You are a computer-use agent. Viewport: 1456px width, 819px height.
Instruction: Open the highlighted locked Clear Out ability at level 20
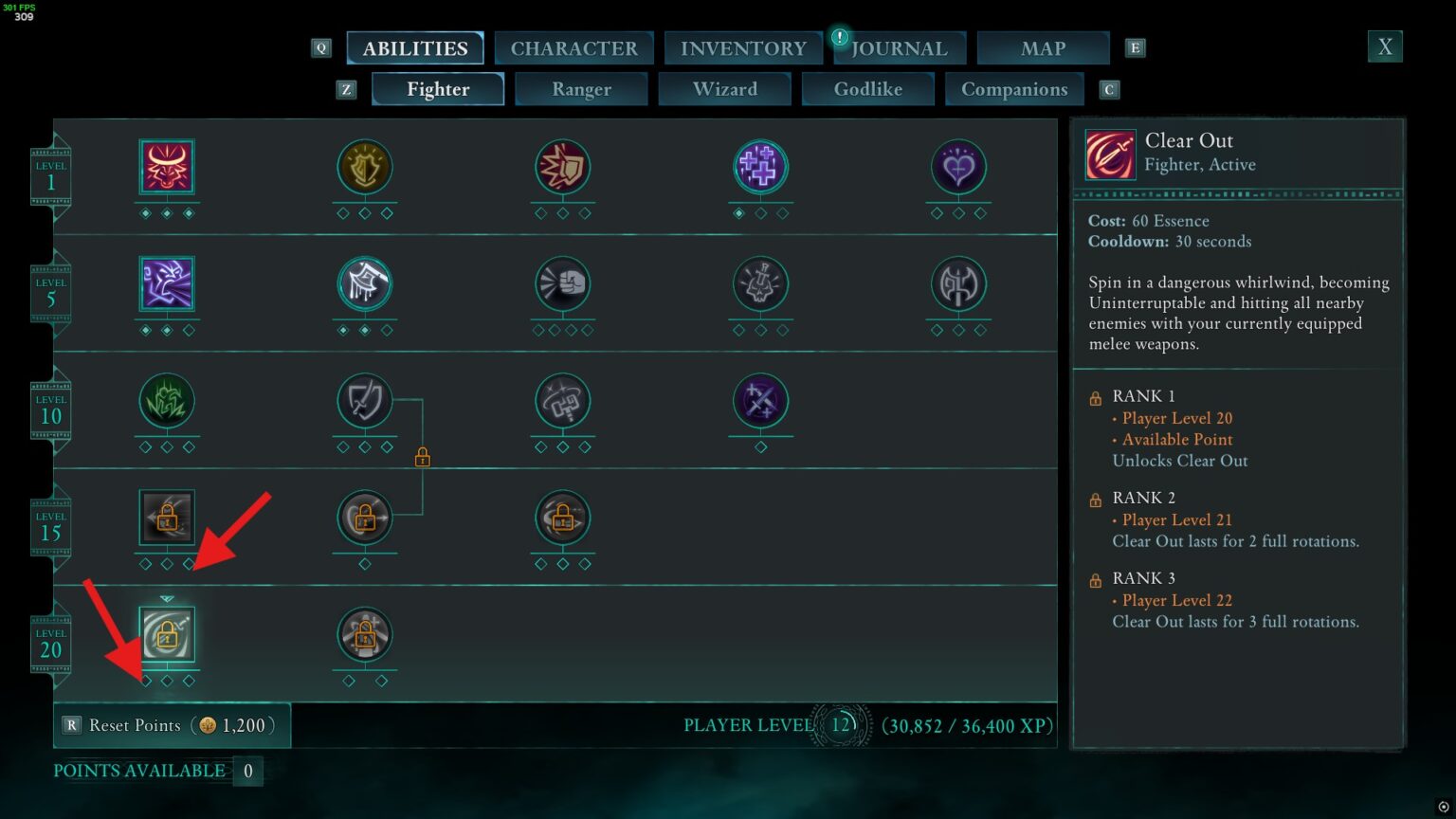(x=167, y=635)
